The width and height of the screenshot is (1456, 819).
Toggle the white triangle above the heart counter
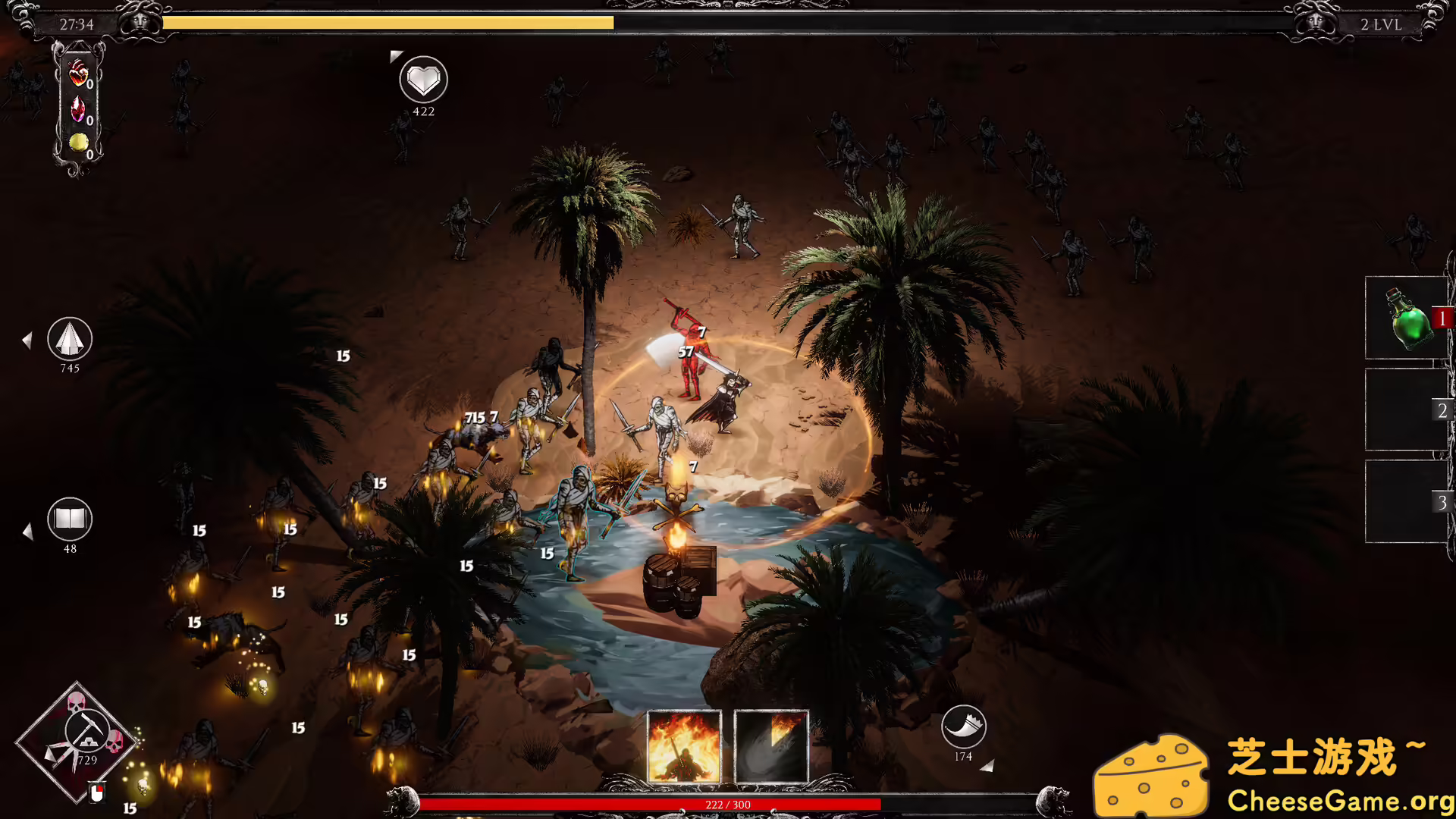tap(396, 54)
